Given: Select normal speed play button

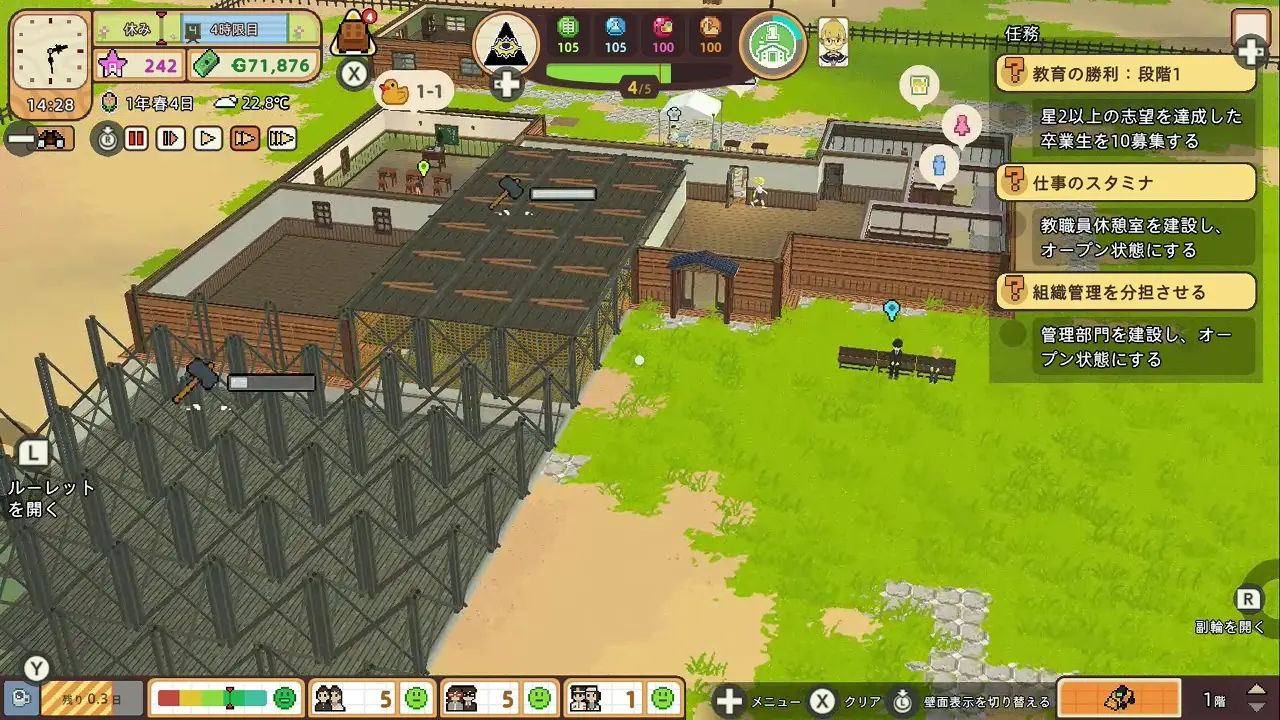Looking at the screenshot, I should point(208,139).
